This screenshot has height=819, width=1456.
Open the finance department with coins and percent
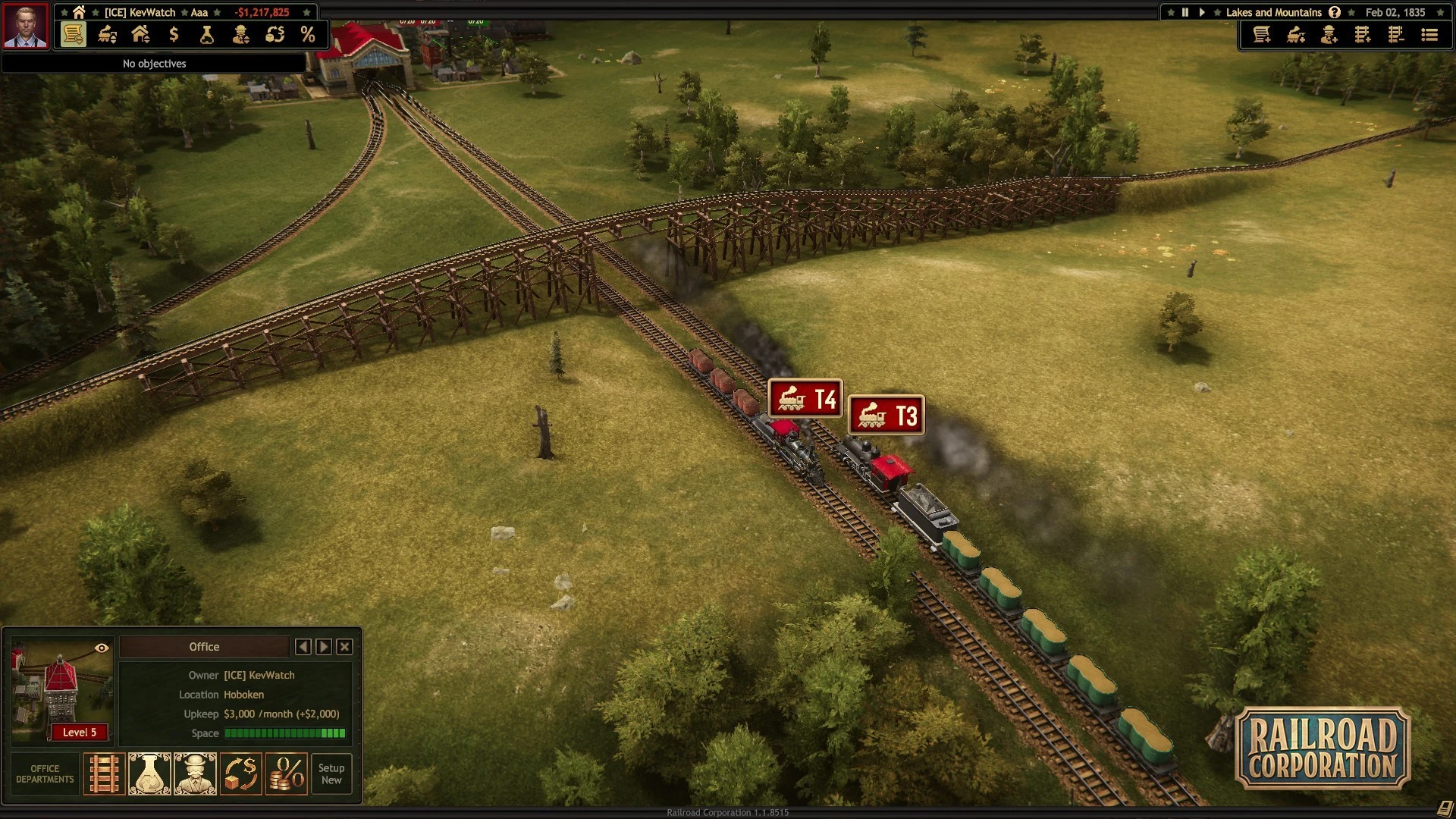(x=287, y=774)
